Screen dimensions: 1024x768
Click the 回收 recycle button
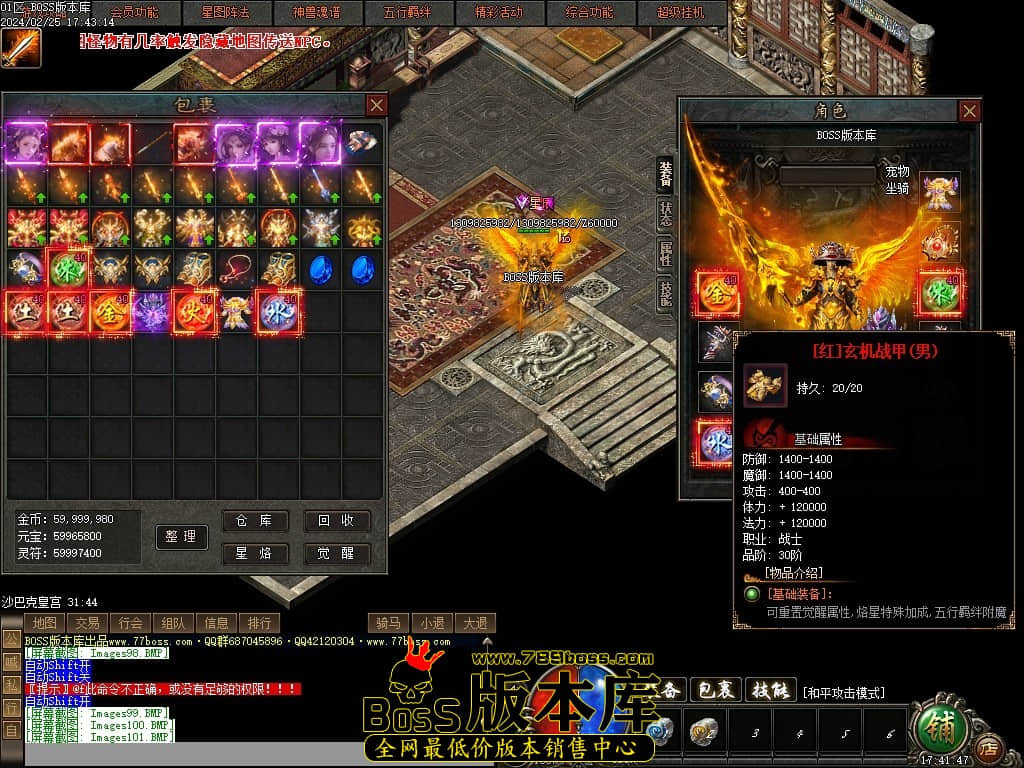[x=337, y=521]
